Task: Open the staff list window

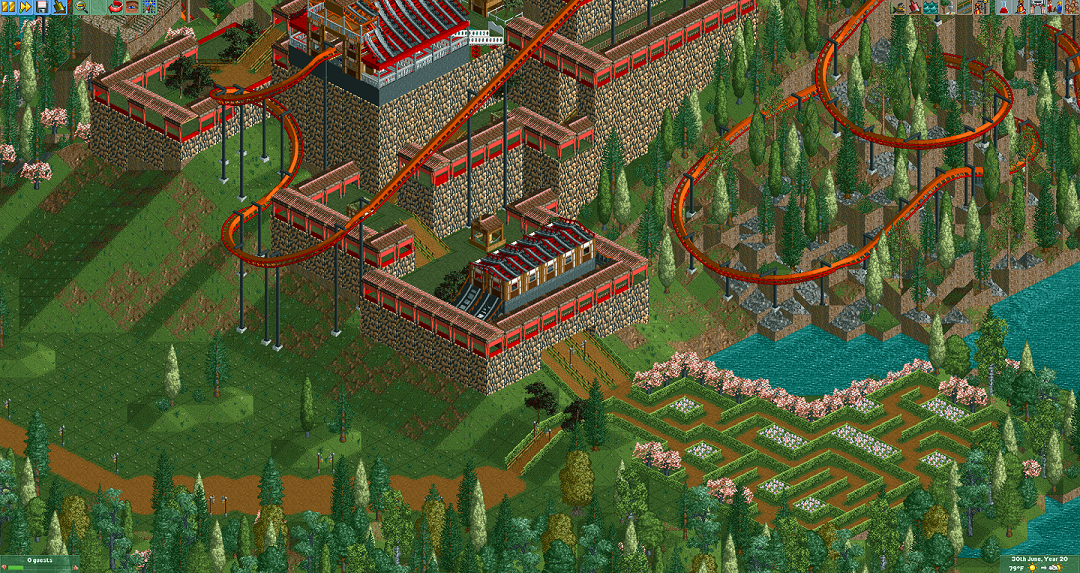Action: (1052, 7)
